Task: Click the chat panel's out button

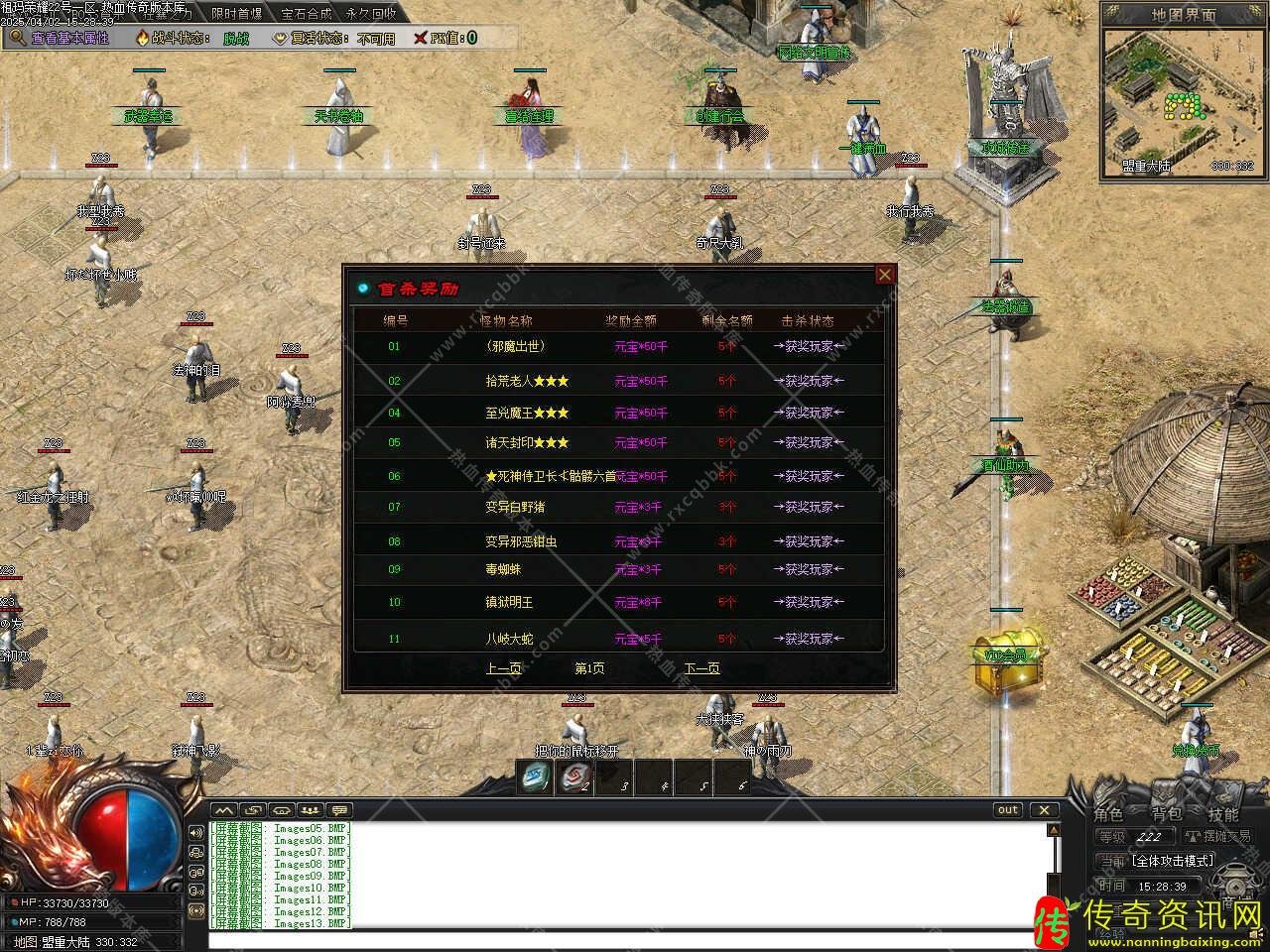Action: (1008, 810)
